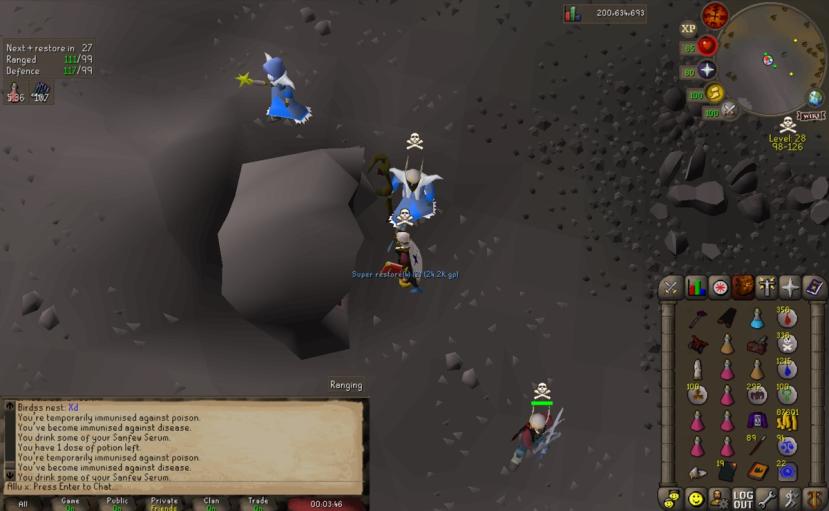
Task: Open the music player tab
Action: pos(815,498)
